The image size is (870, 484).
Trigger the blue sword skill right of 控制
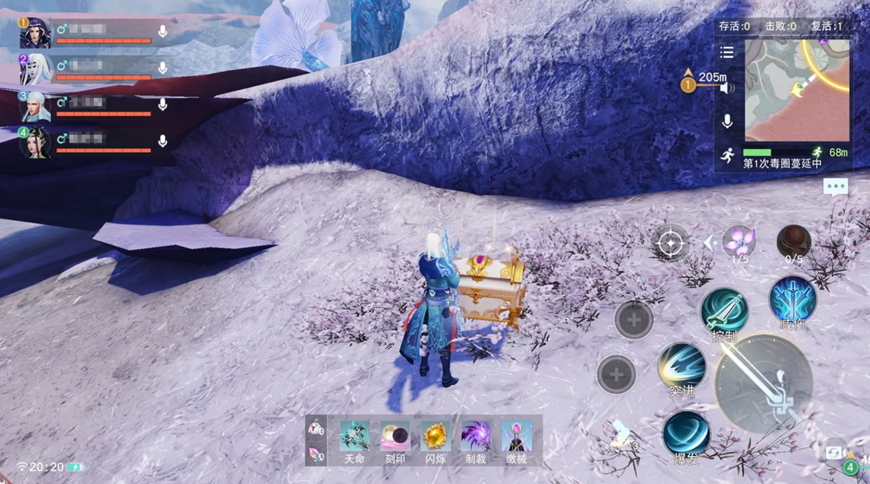pyautogui.click(x=792, y=299)
